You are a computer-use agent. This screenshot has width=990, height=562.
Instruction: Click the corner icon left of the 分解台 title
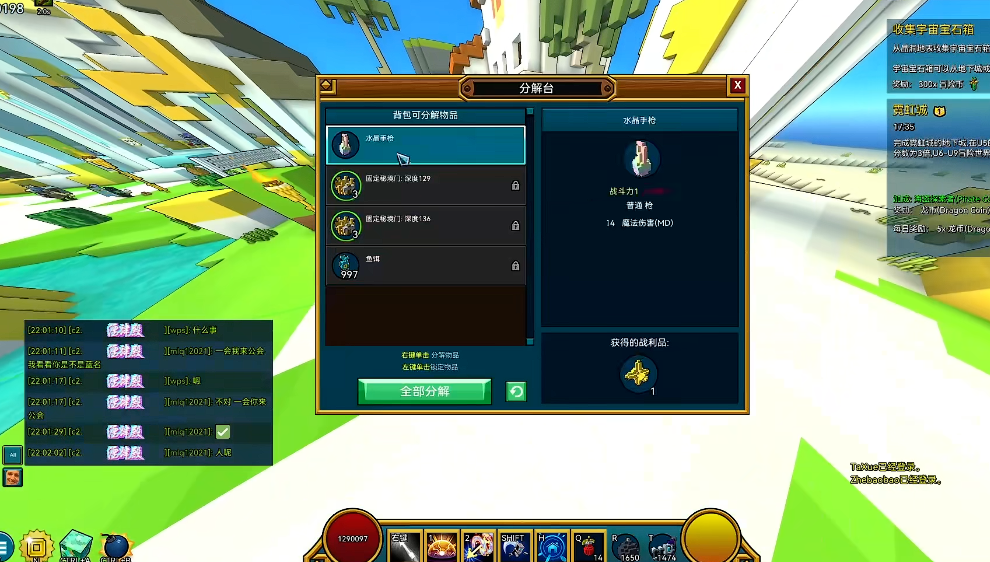pos(327,86)
